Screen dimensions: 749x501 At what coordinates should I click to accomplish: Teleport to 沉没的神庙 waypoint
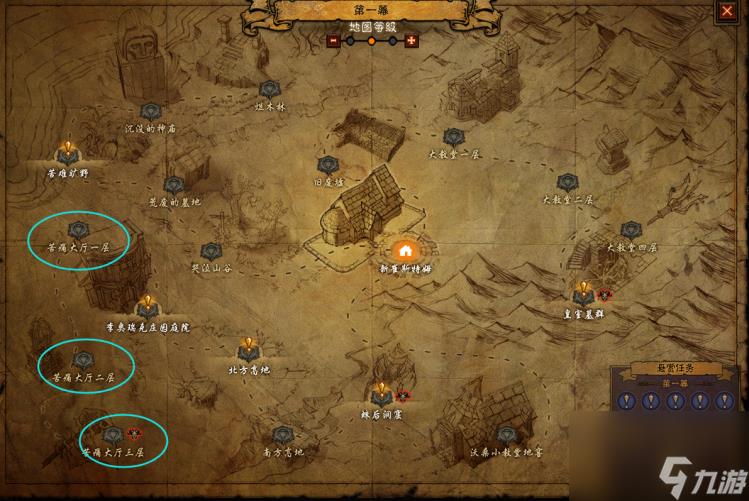tap(150, 112)
